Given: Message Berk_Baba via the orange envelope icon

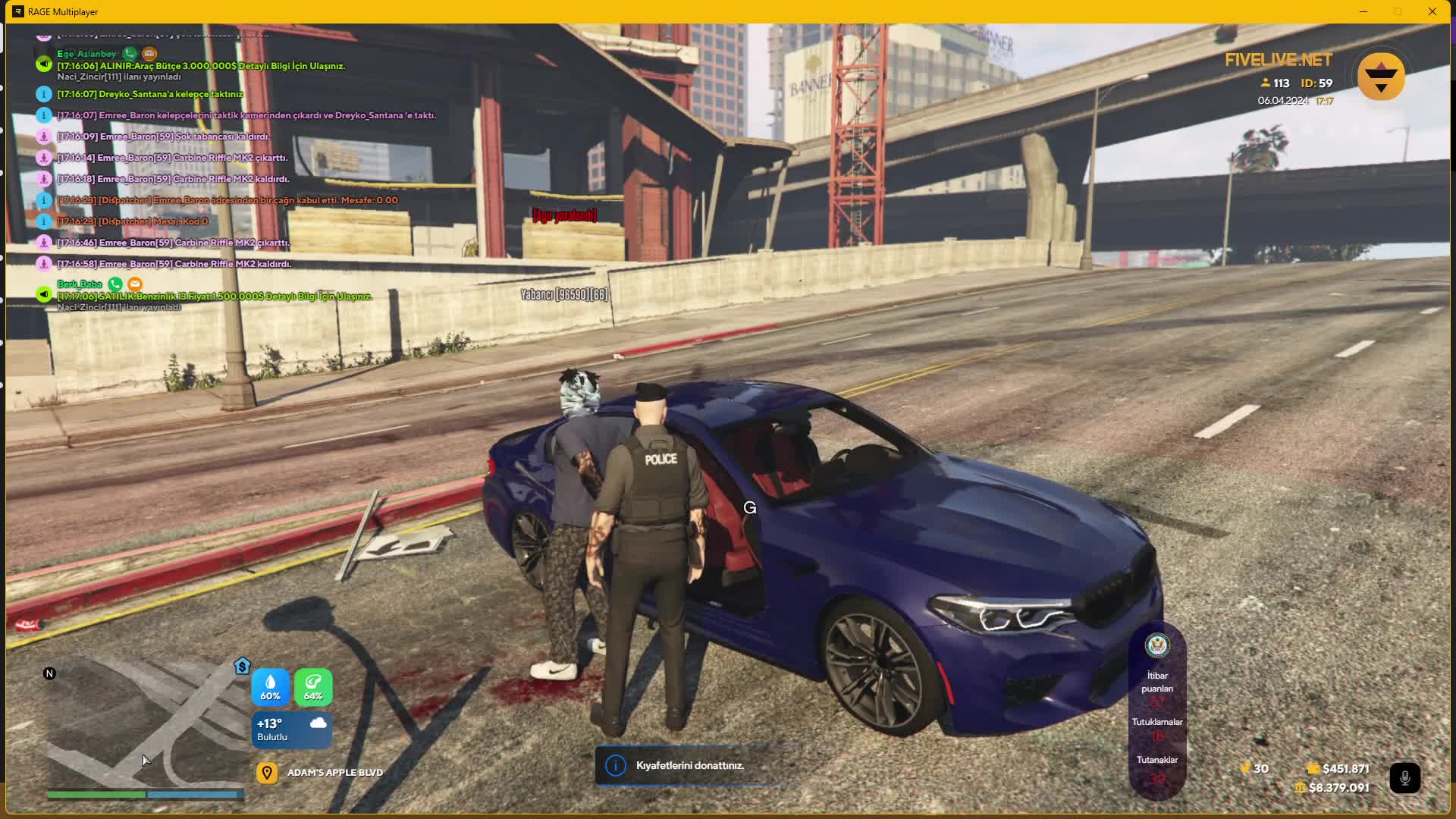Looking at the screenshot, I should 135,284.
